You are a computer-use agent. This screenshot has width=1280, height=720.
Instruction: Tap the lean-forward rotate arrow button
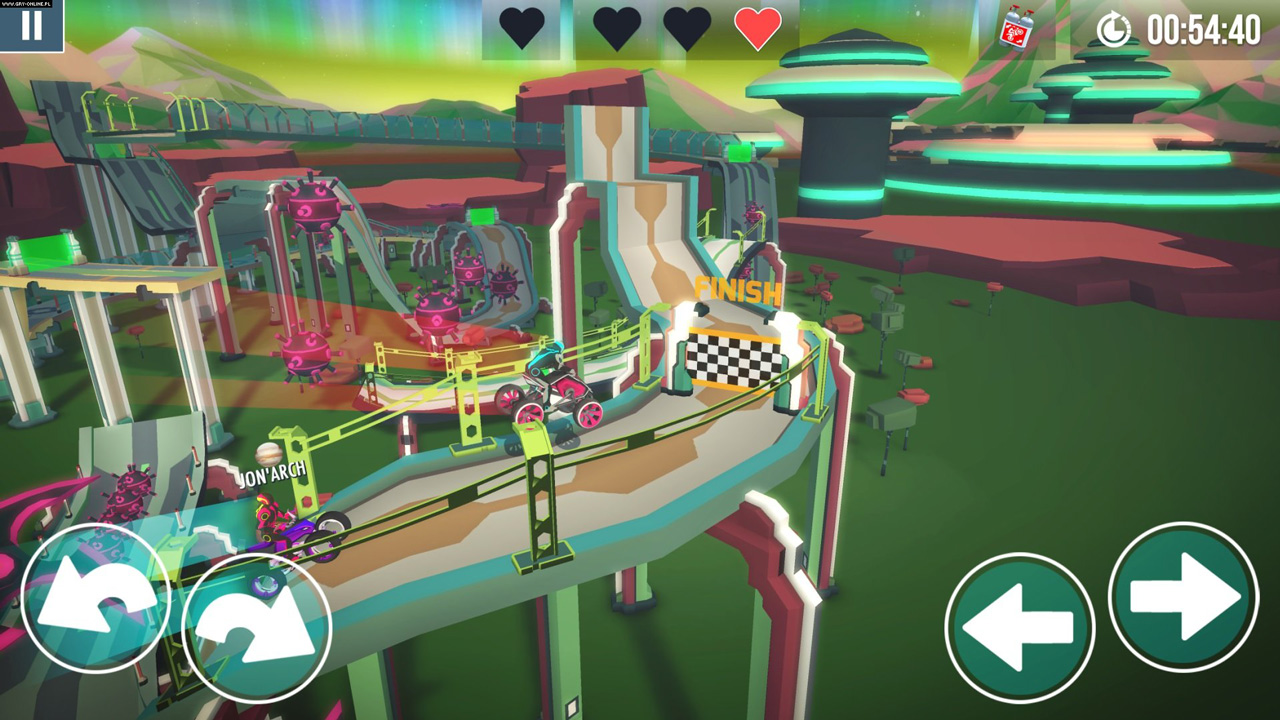[x=257, y=628]
